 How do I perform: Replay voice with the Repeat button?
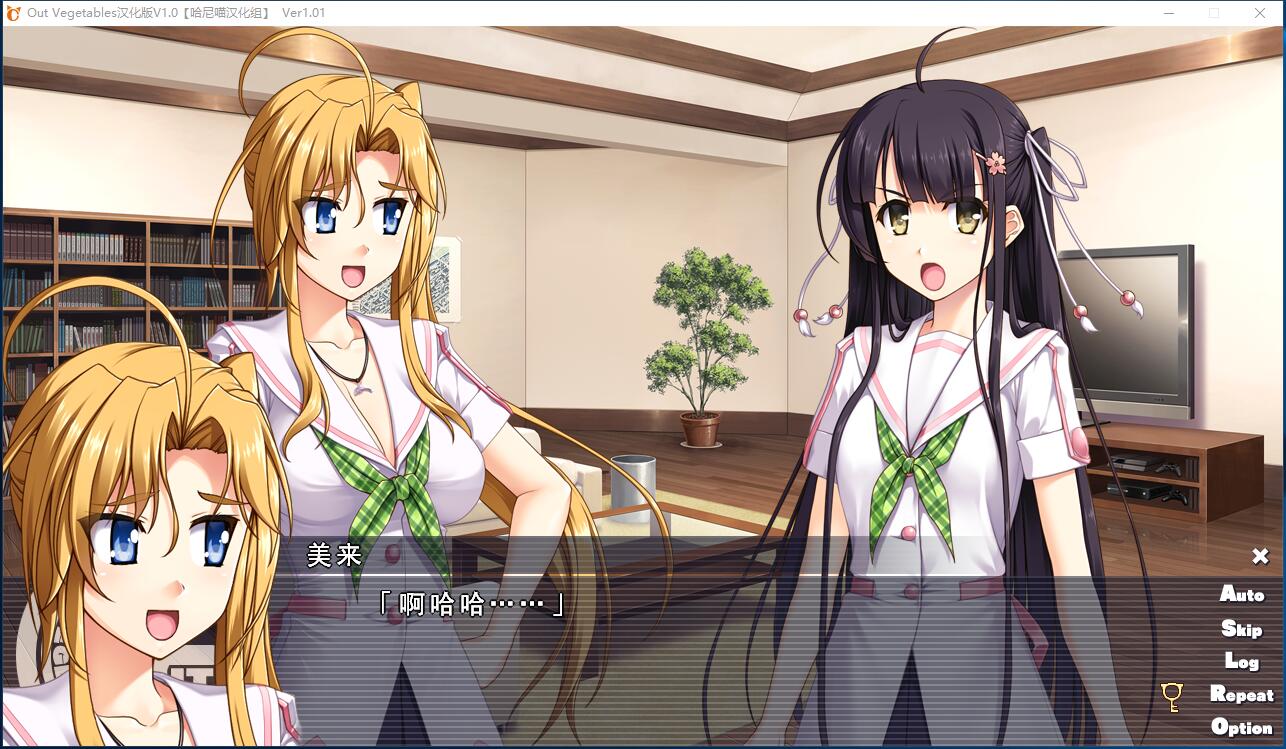[1242, 694]
